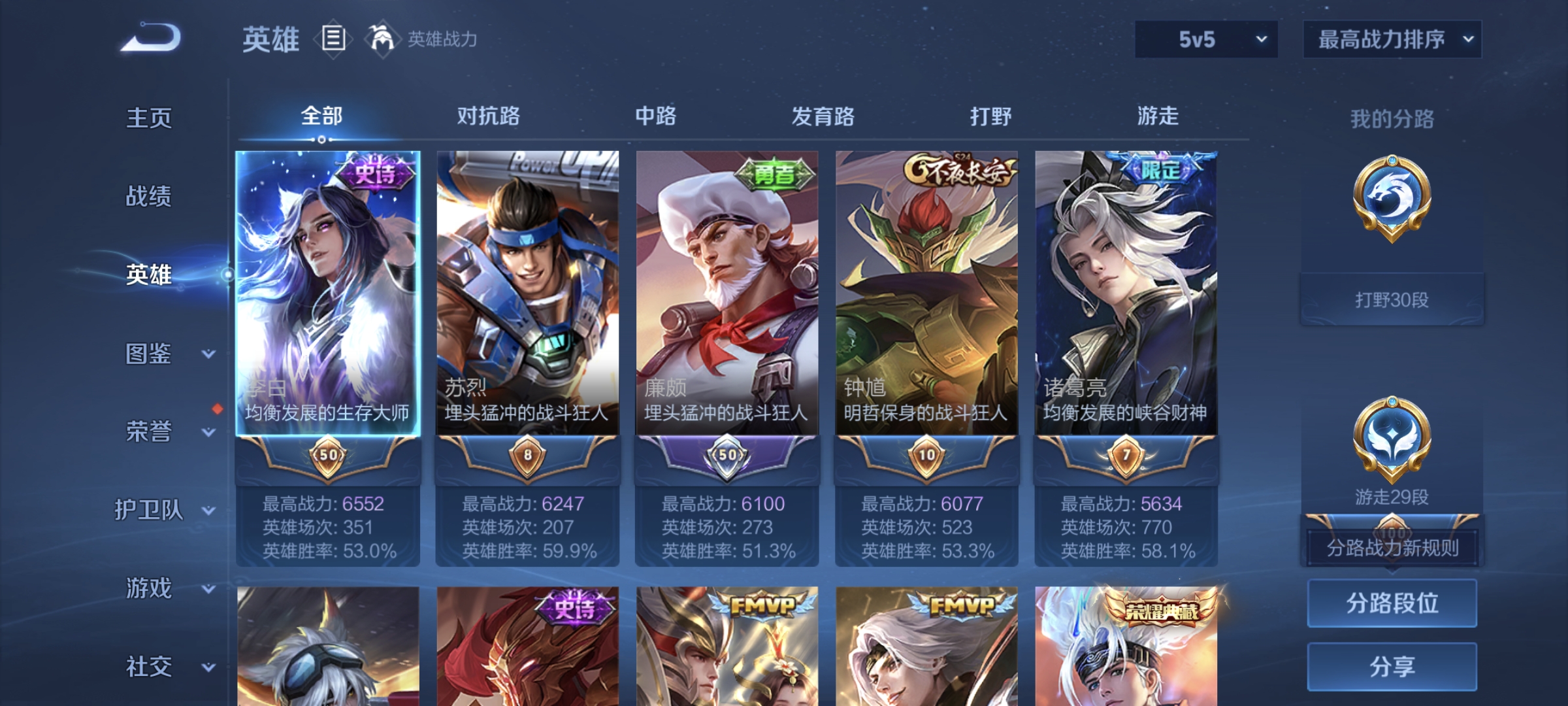This screenshot has height=706, width=1568.
Task: Open the 最高战力排序 sorting dropdown
Action: 1392,39
